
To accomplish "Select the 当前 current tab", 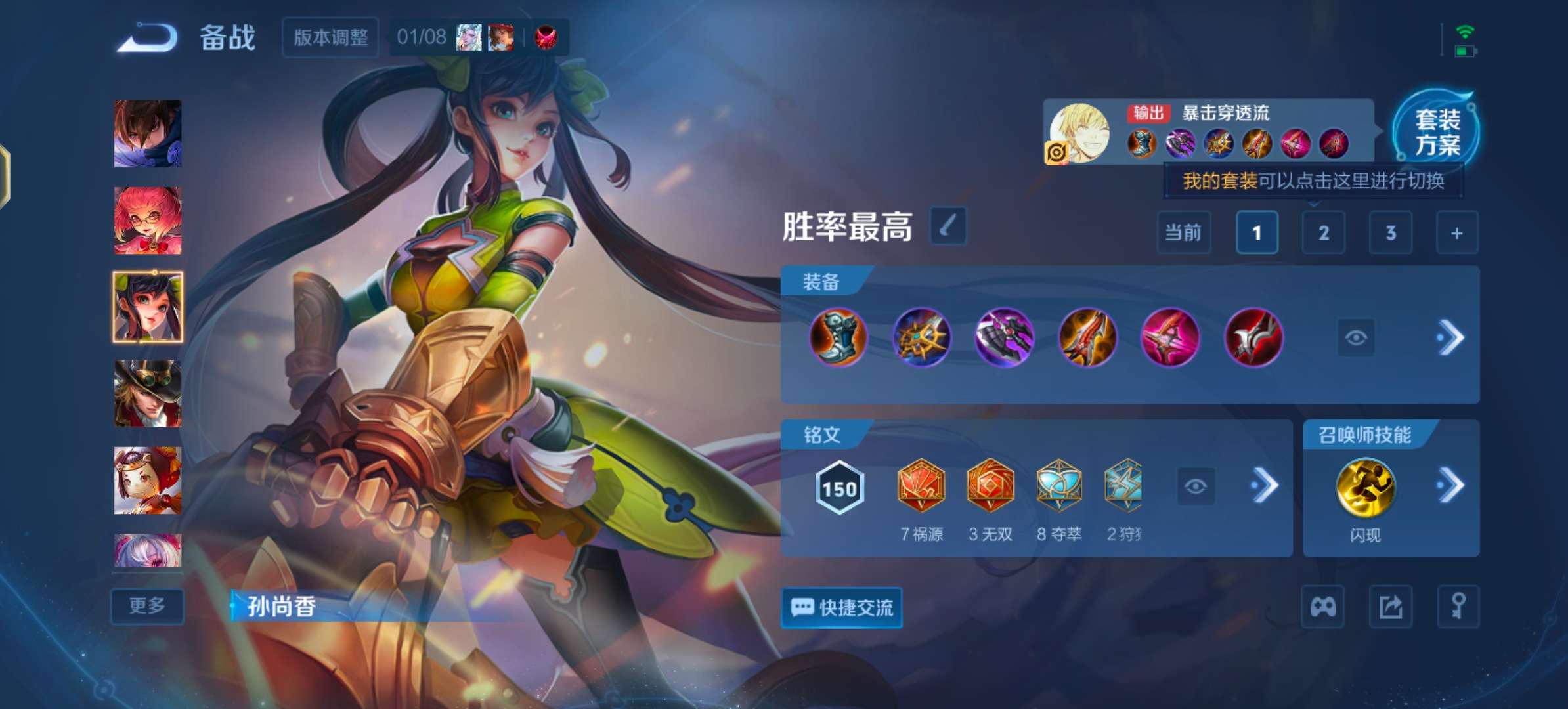I will (x=1184, y=233).
